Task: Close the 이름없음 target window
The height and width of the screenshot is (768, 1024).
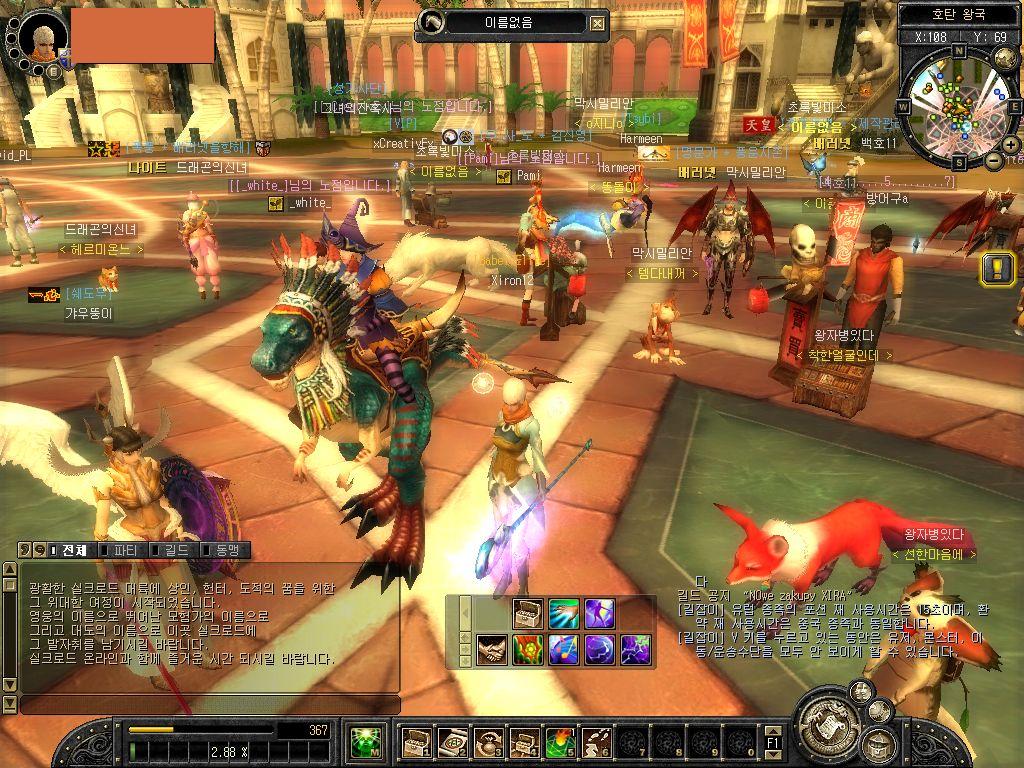Action: click(x=597, y=23)
